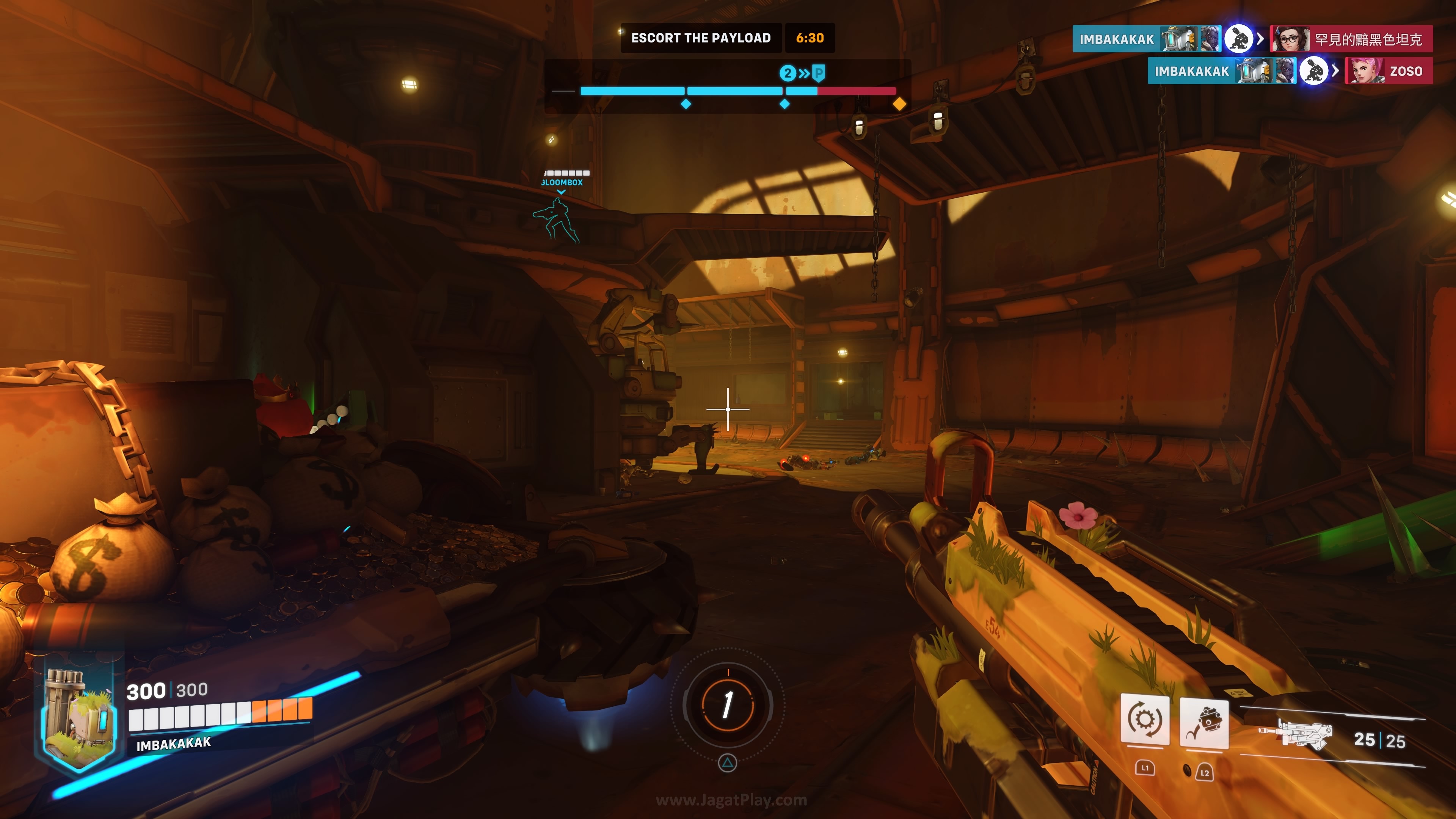Use the A-36 Tactical Grenade ability
This screenshot has width=1456, height=819.
coord(1204,724)
